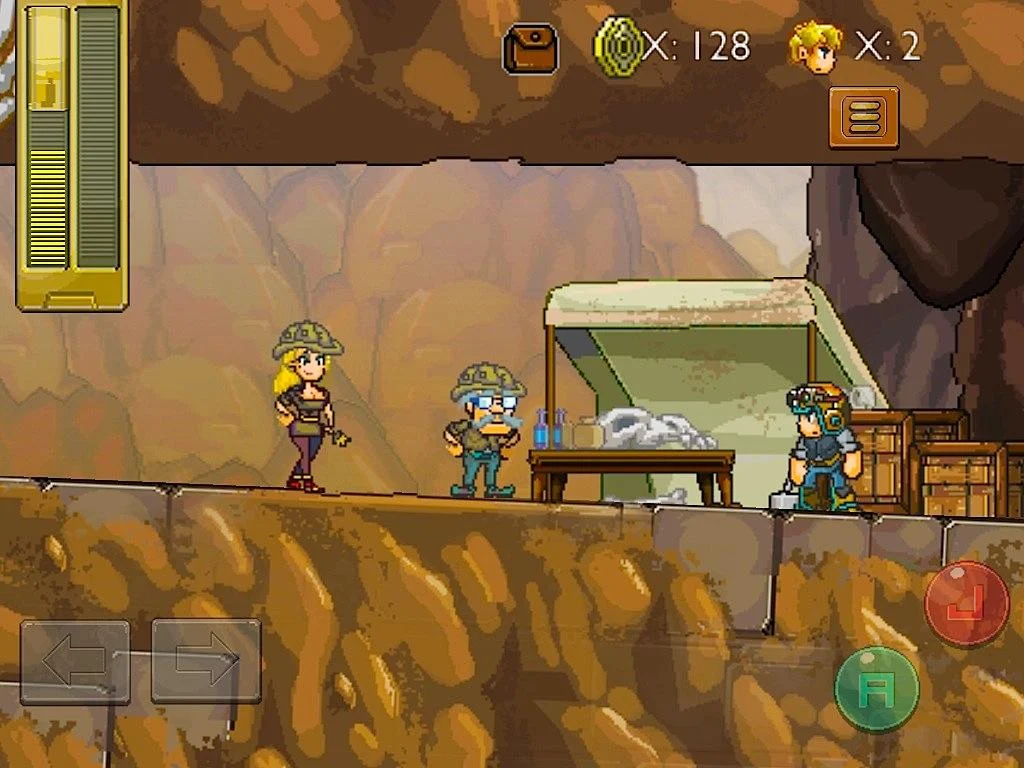Tap the green A action button
This screenshot has width=1024, height=768.
coord(875,689)
